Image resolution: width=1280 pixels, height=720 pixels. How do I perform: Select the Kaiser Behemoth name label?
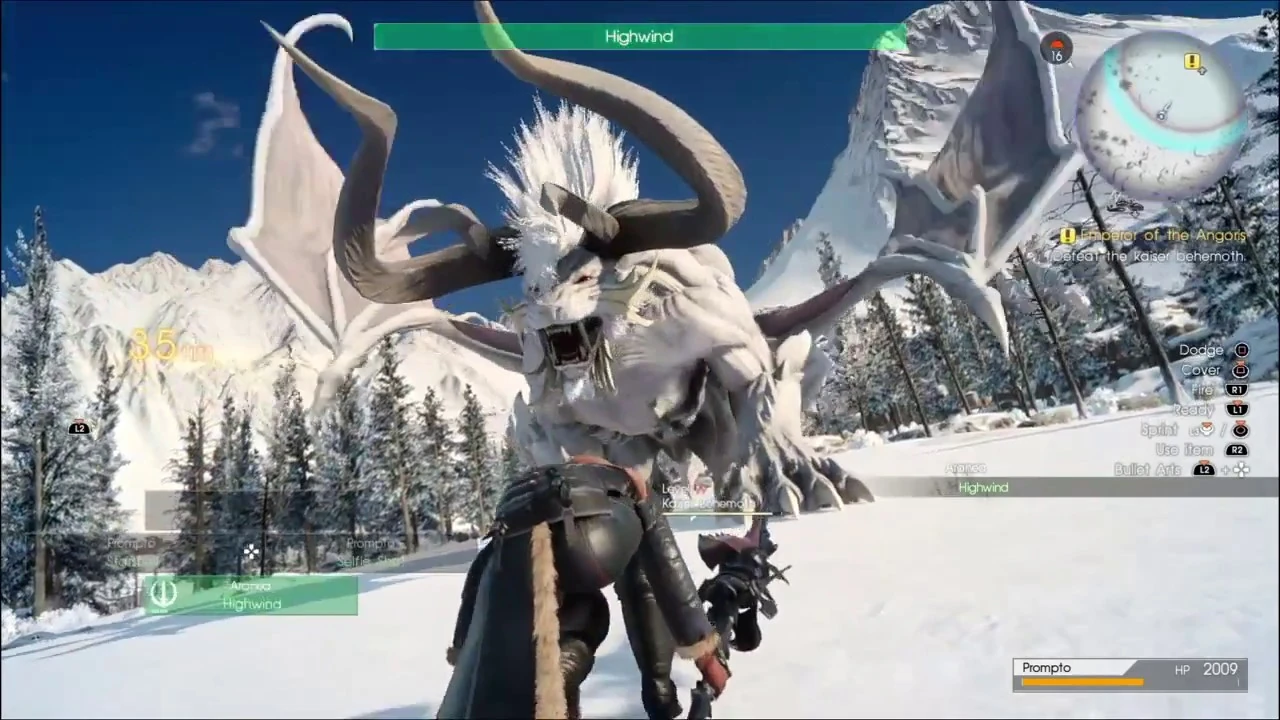click(x=706, y=503)
